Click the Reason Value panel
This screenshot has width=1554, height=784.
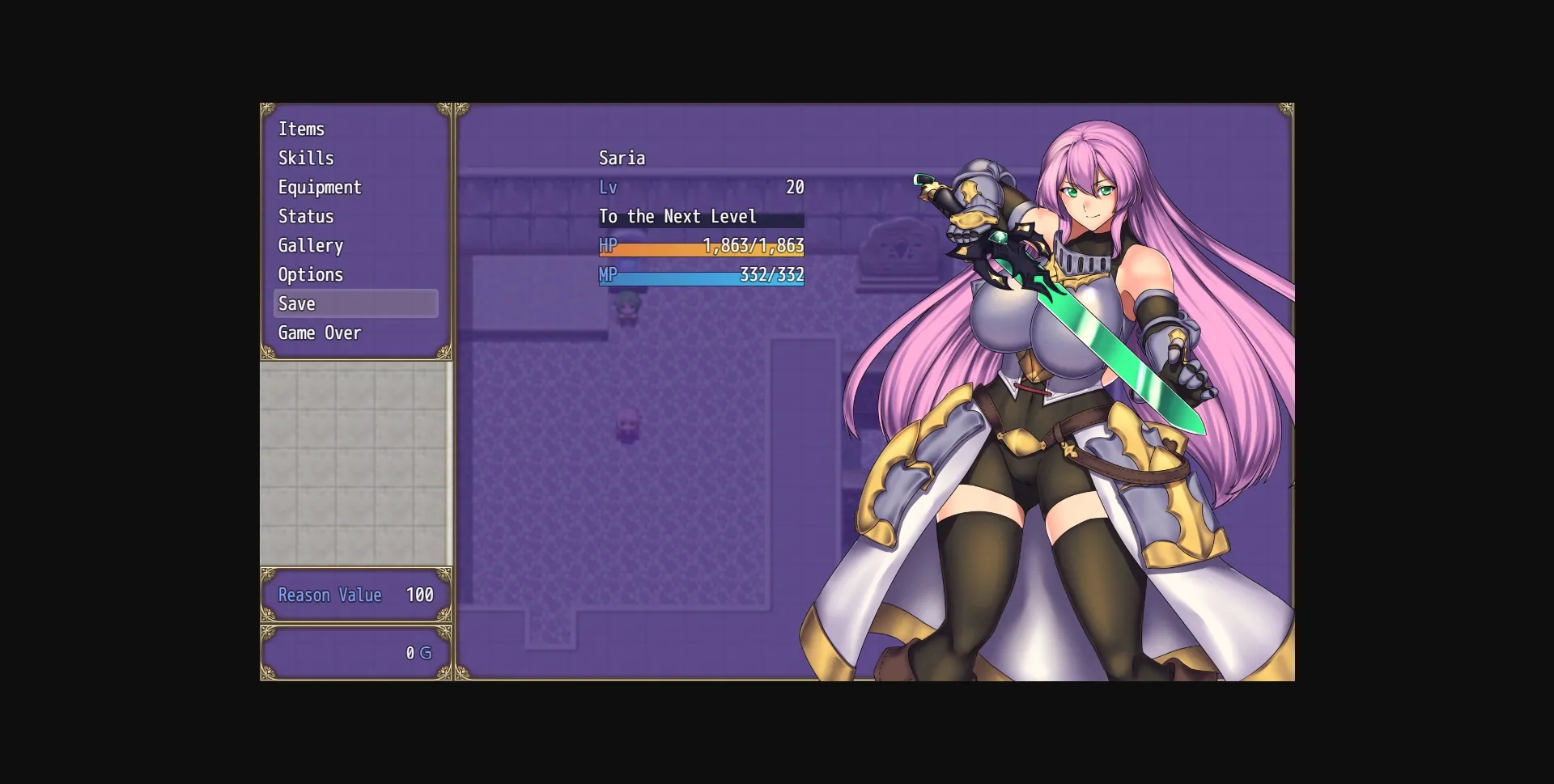tap(355, 595)
